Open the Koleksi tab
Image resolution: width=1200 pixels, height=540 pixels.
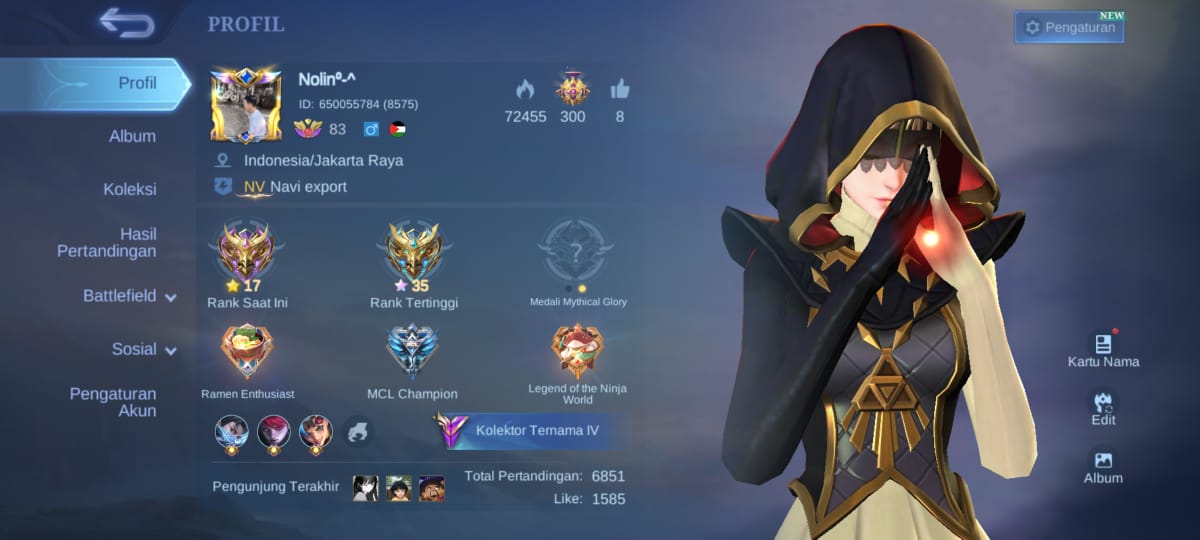130,189
